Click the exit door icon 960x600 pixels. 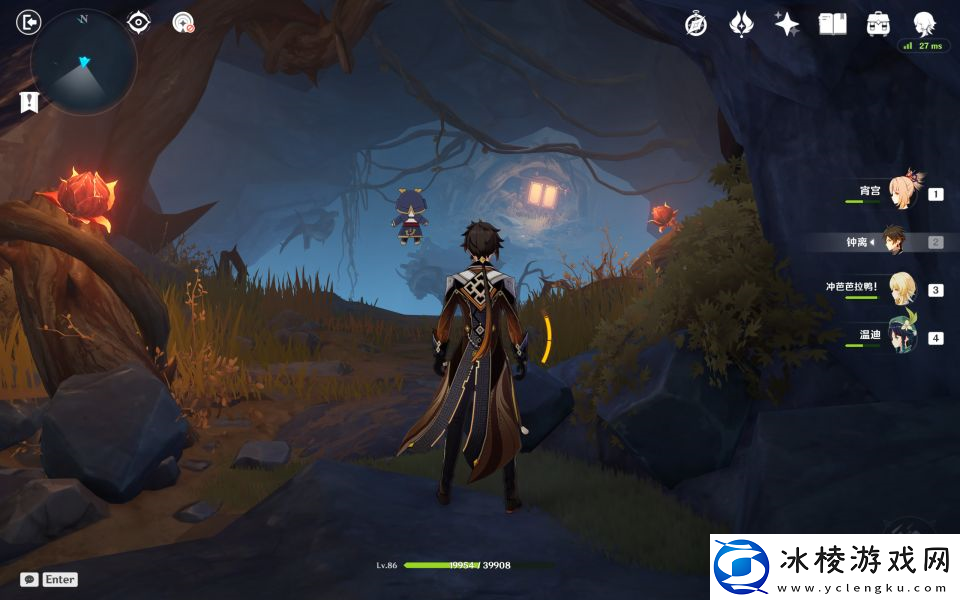(x=29, y=22)
